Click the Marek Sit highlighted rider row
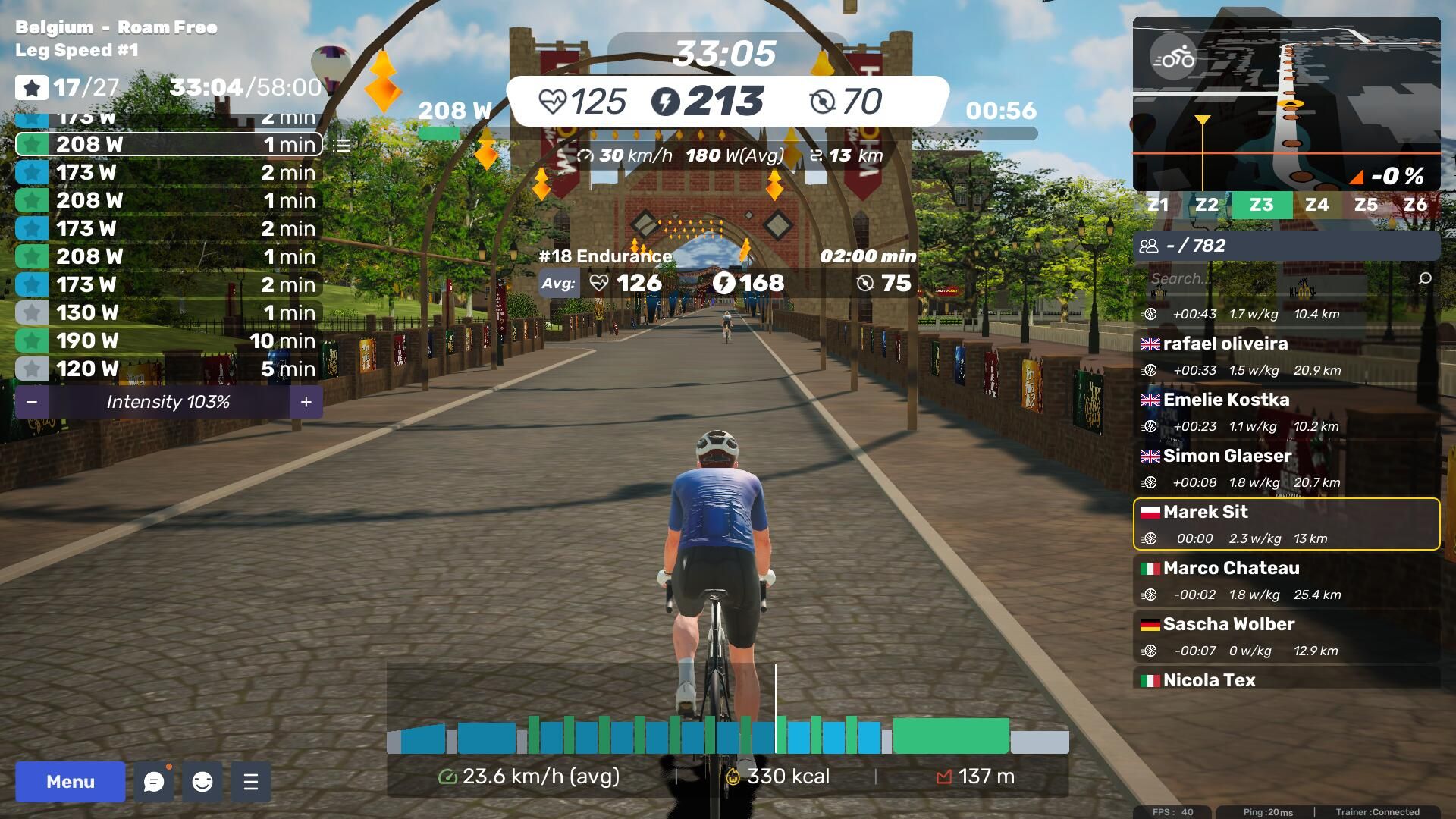Viewport: 1456px width, 819px height. point(1286,524)
